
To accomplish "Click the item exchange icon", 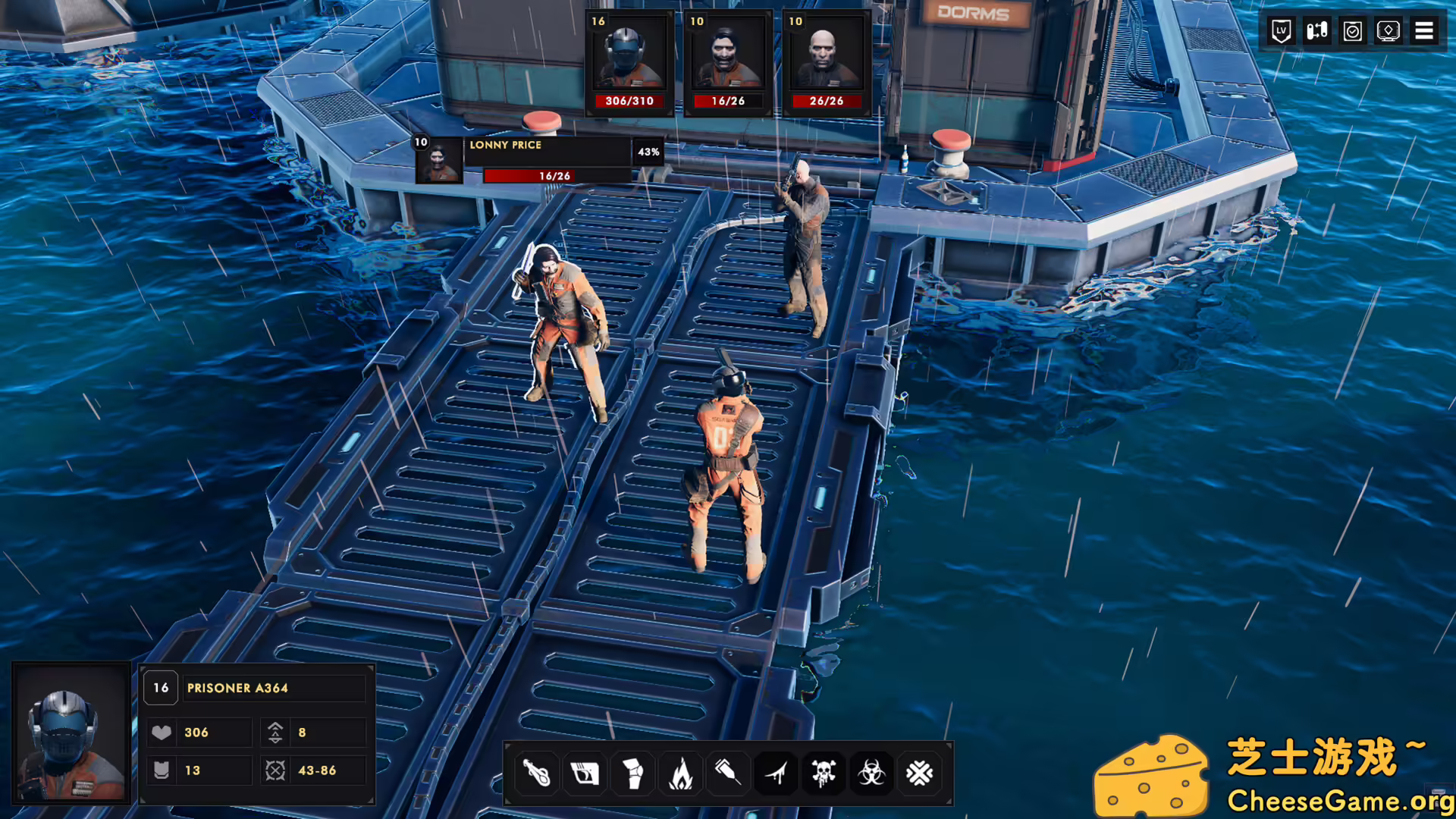I will tap(1315, 30).
